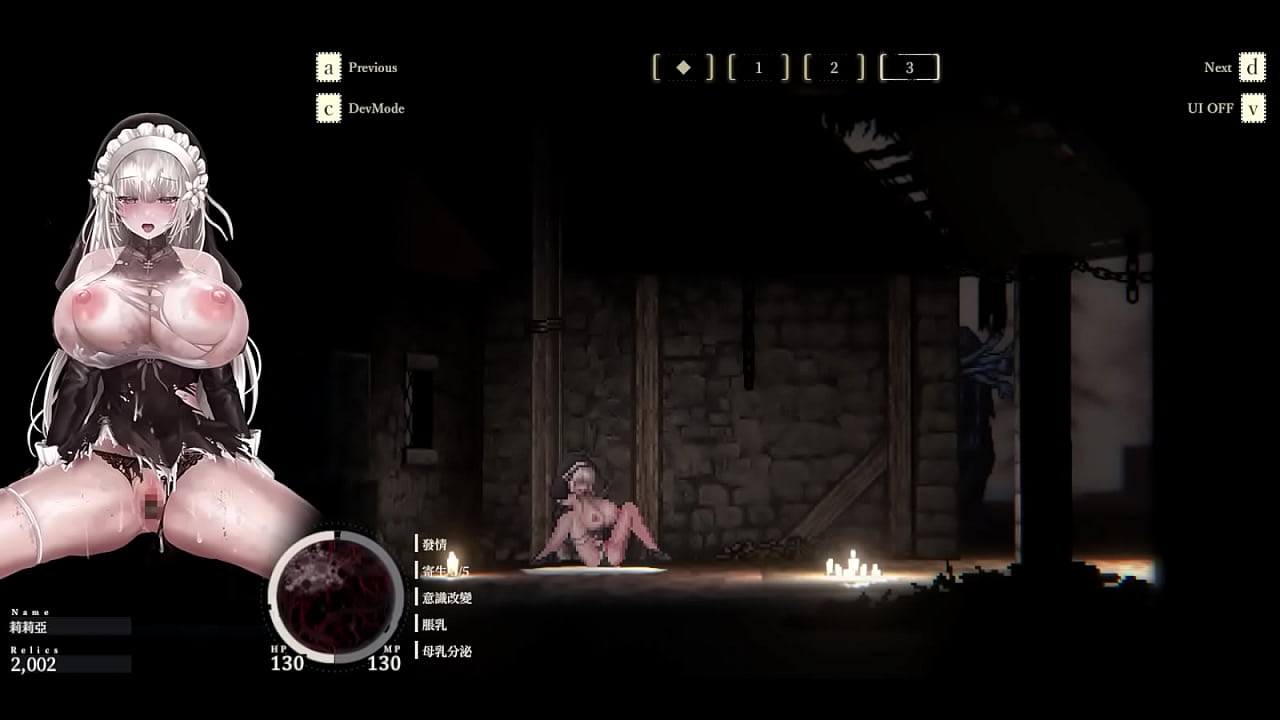Select the diamond page selector
Viewport: 1280px width, 720px height.
coord(683,67)
